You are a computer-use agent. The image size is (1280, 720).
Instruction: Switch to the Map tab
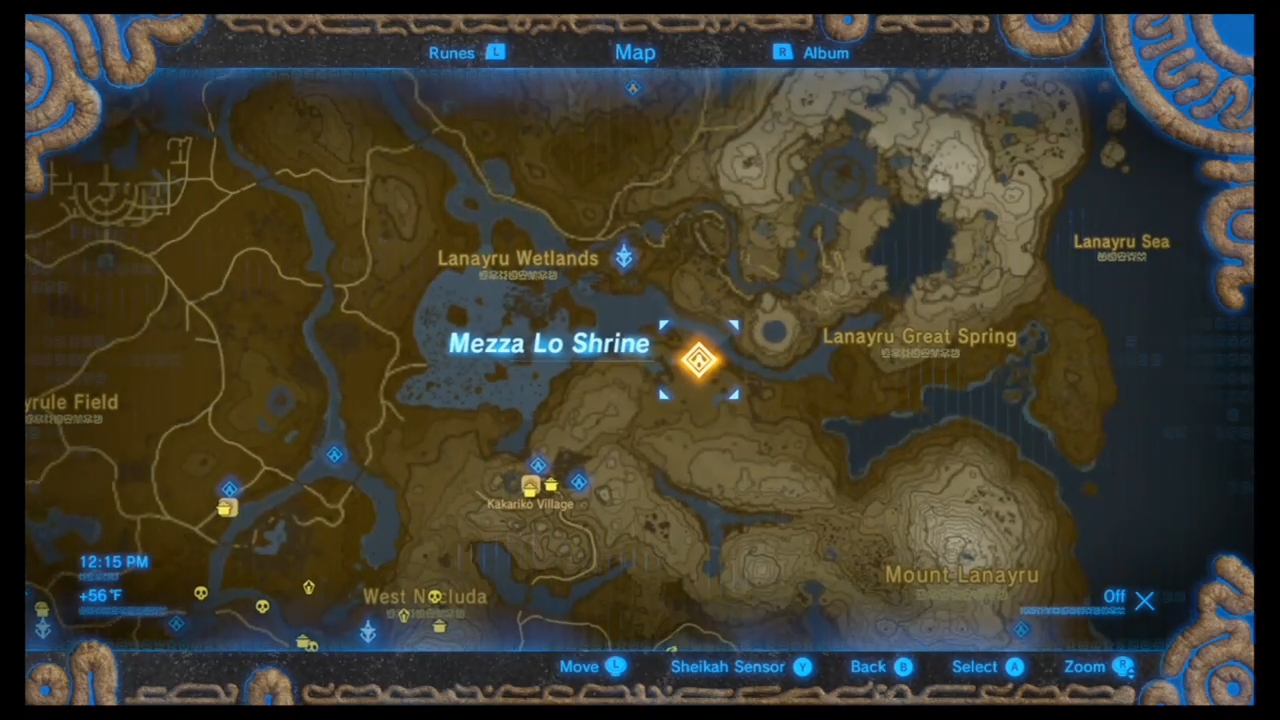[635, 52]
